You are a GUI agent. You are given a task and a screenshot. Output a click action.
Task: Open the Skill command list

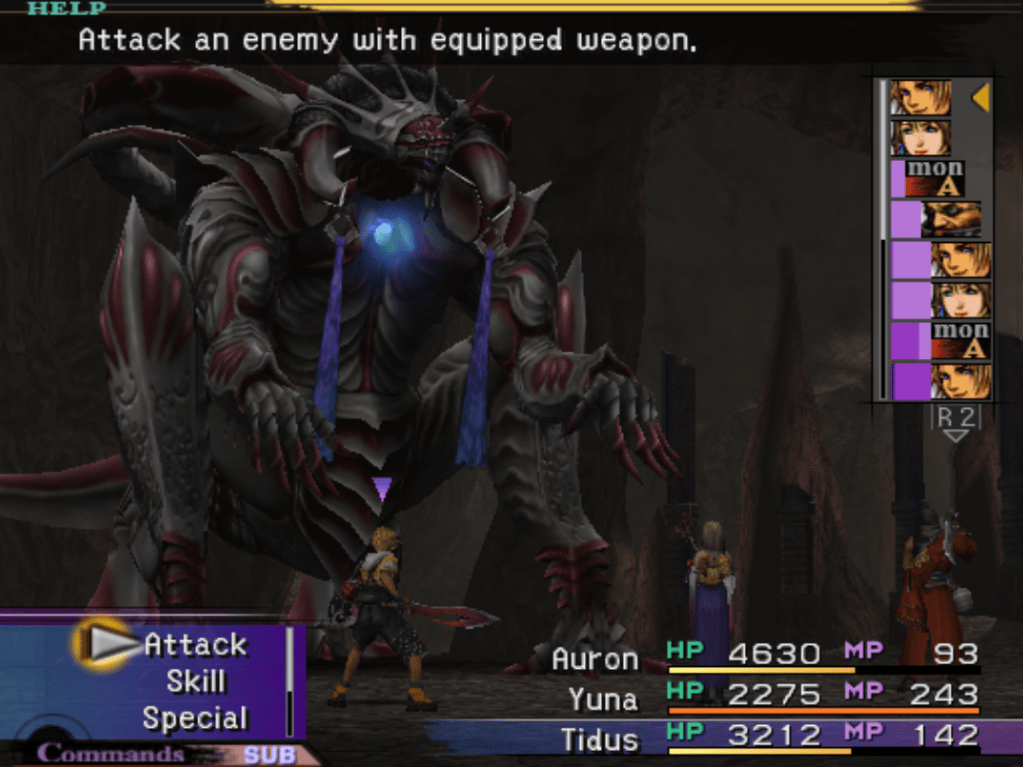pos(195,682)
